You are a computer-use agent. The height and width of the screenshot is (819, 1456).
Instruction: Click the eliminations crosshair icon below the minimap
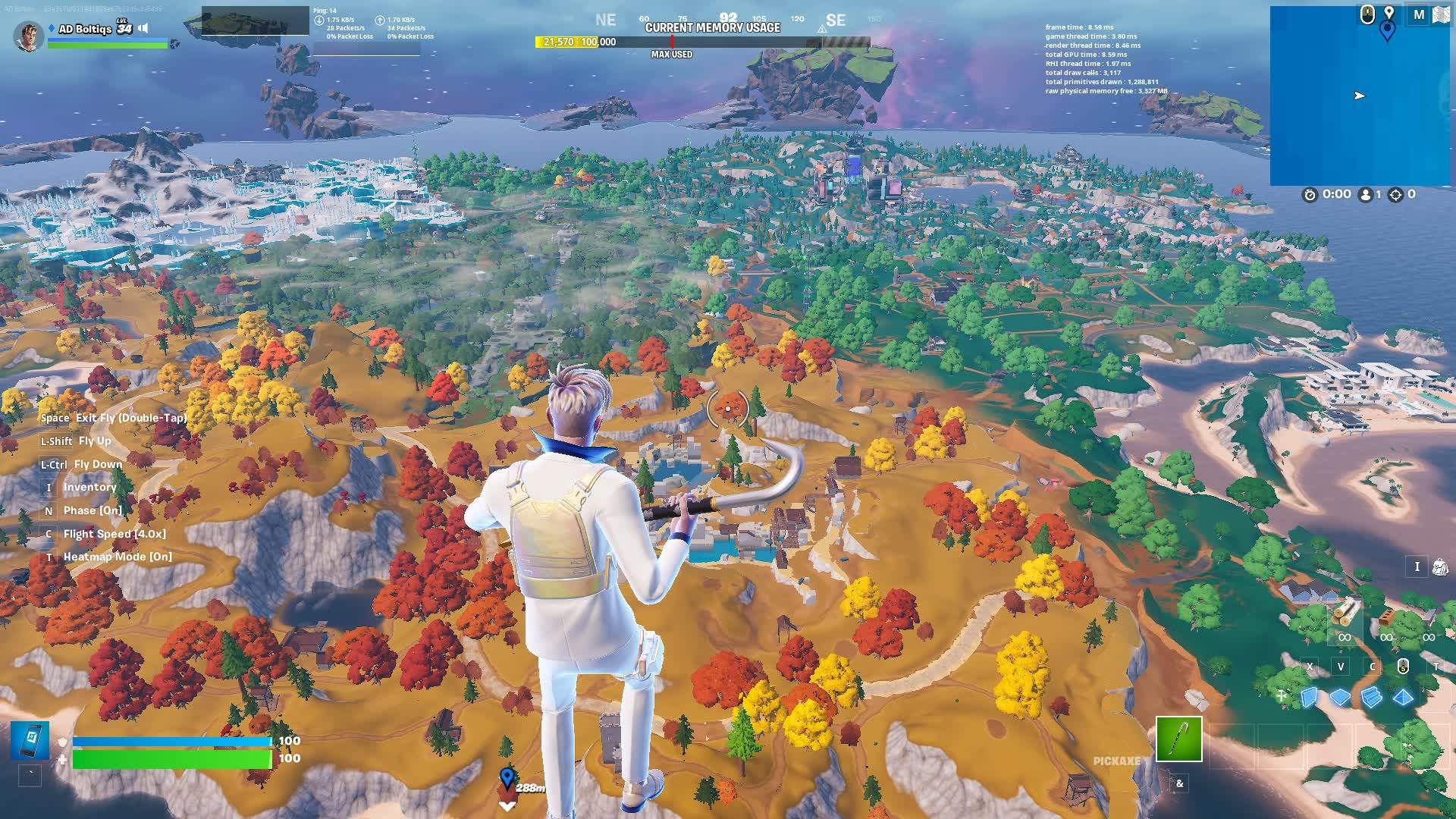point(1394,193)
